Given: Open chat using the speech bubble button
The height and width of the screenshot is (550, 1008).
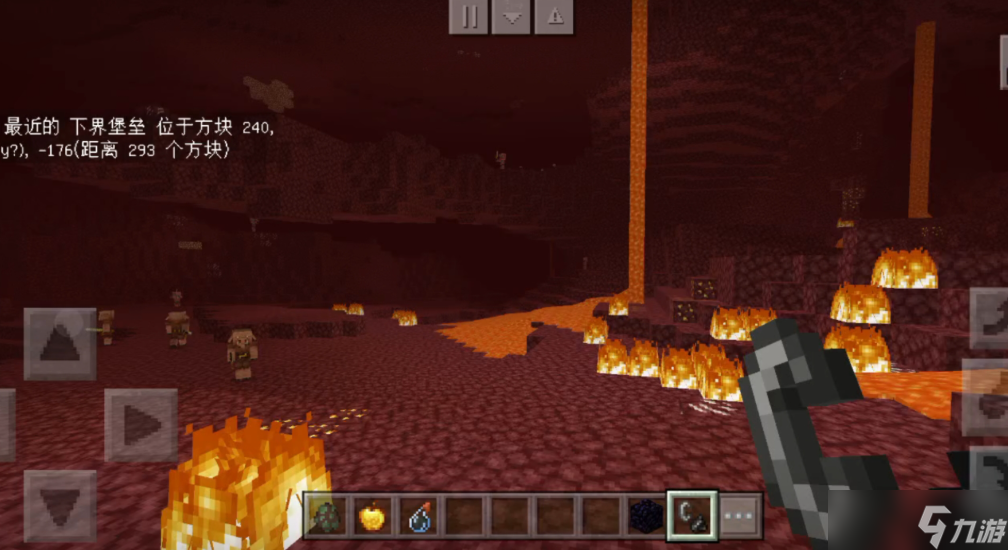Looking at the screenshot, I should point(511,17).
